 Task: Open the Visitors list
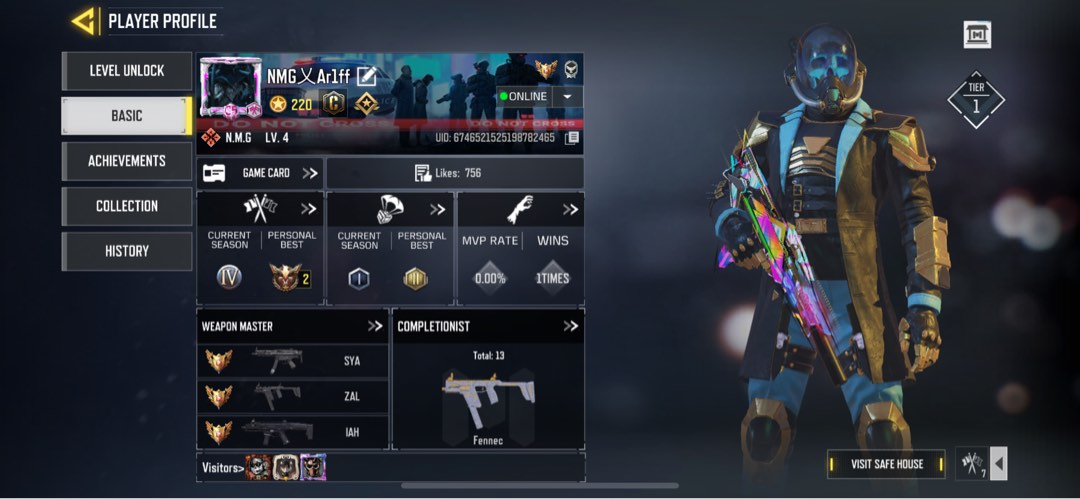(222, 467)
